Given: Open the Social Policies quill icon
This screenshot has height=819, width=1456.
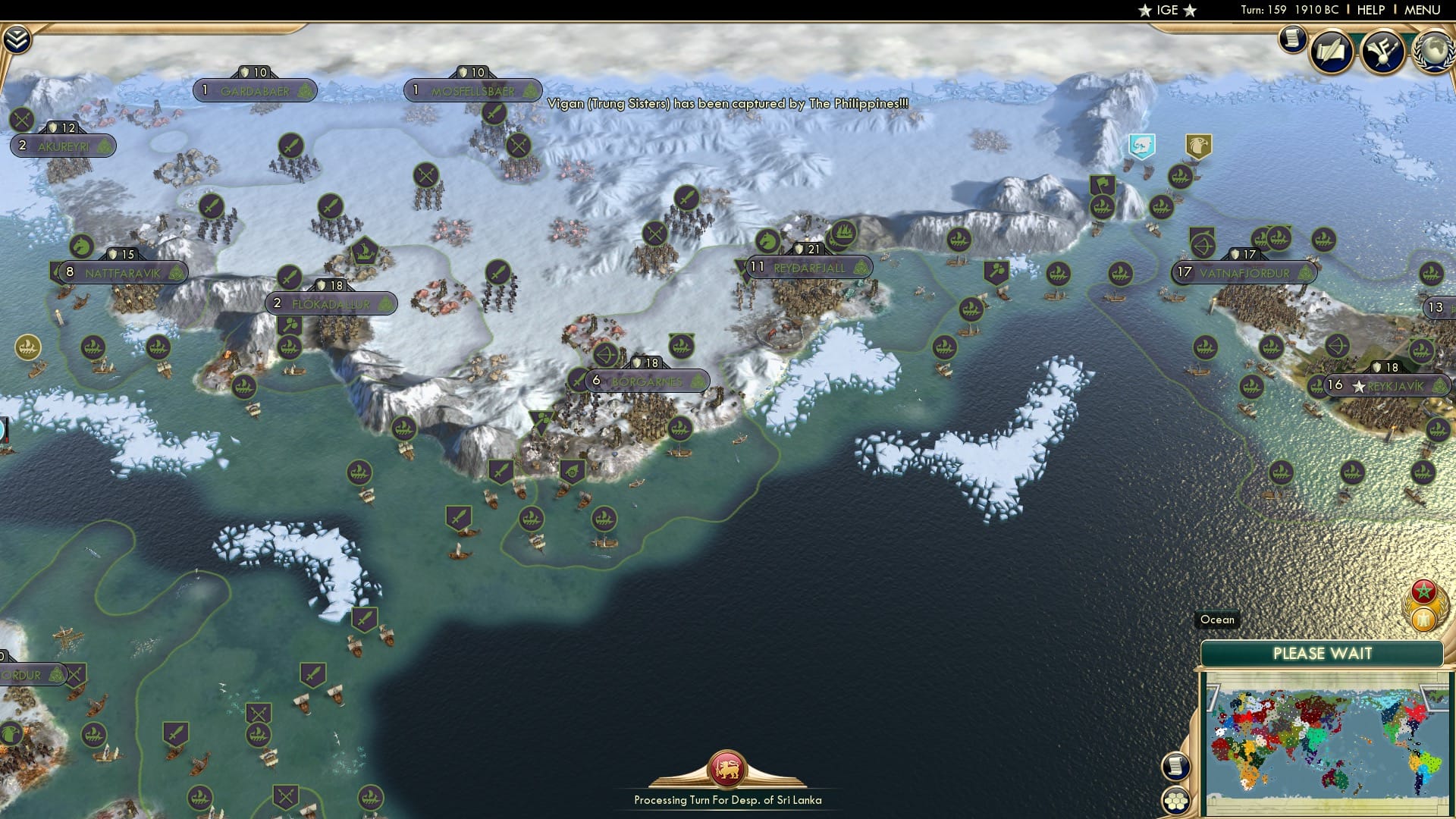Looking at the screenshot, I should (x=1332, y=50).
